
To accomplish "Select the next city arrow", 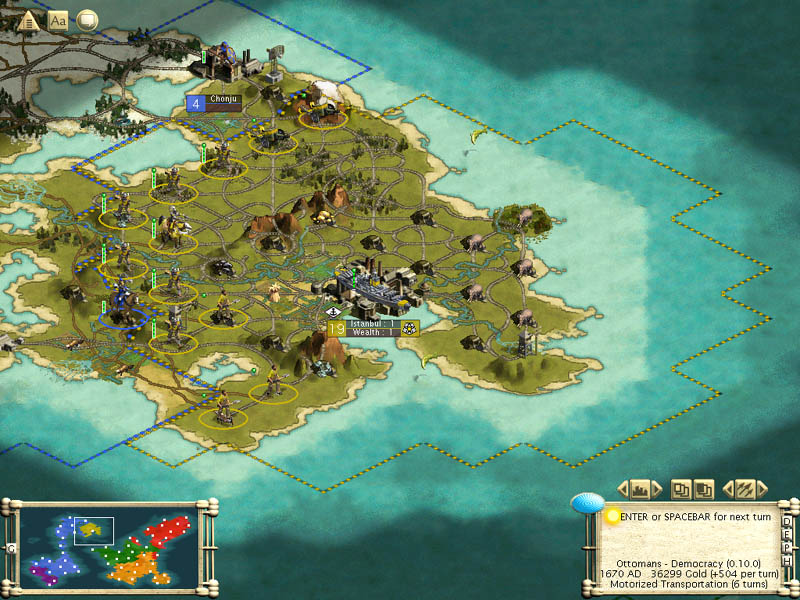I will point(658,489).
